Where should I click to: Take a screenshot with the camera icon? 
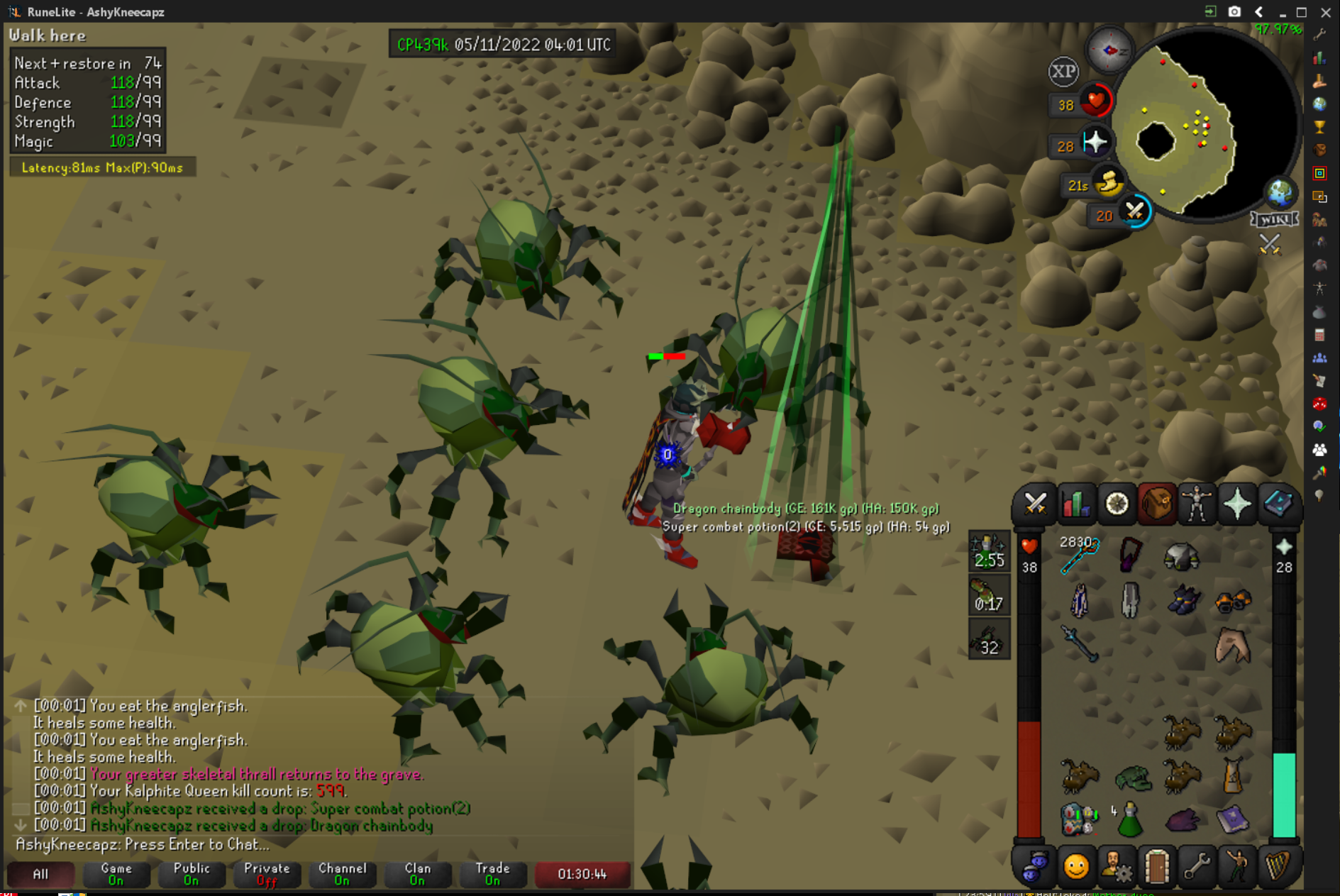(x=1235, y=11)
